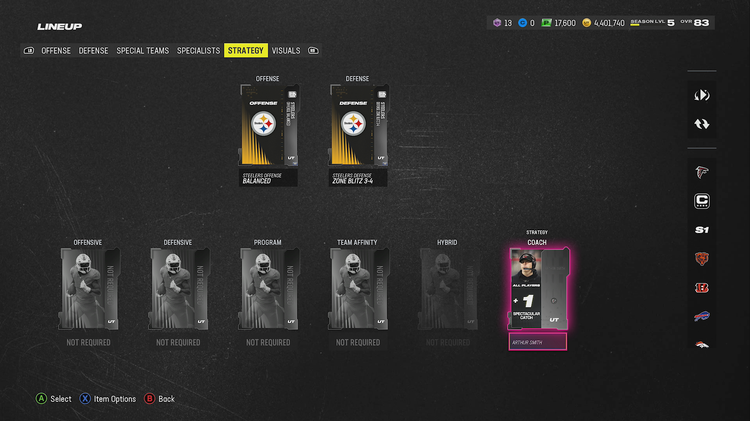The height and width of the screenshot is (421, 750).
Task: Choose the Bengals logo in the sidebar
Action: pos(702,288)
